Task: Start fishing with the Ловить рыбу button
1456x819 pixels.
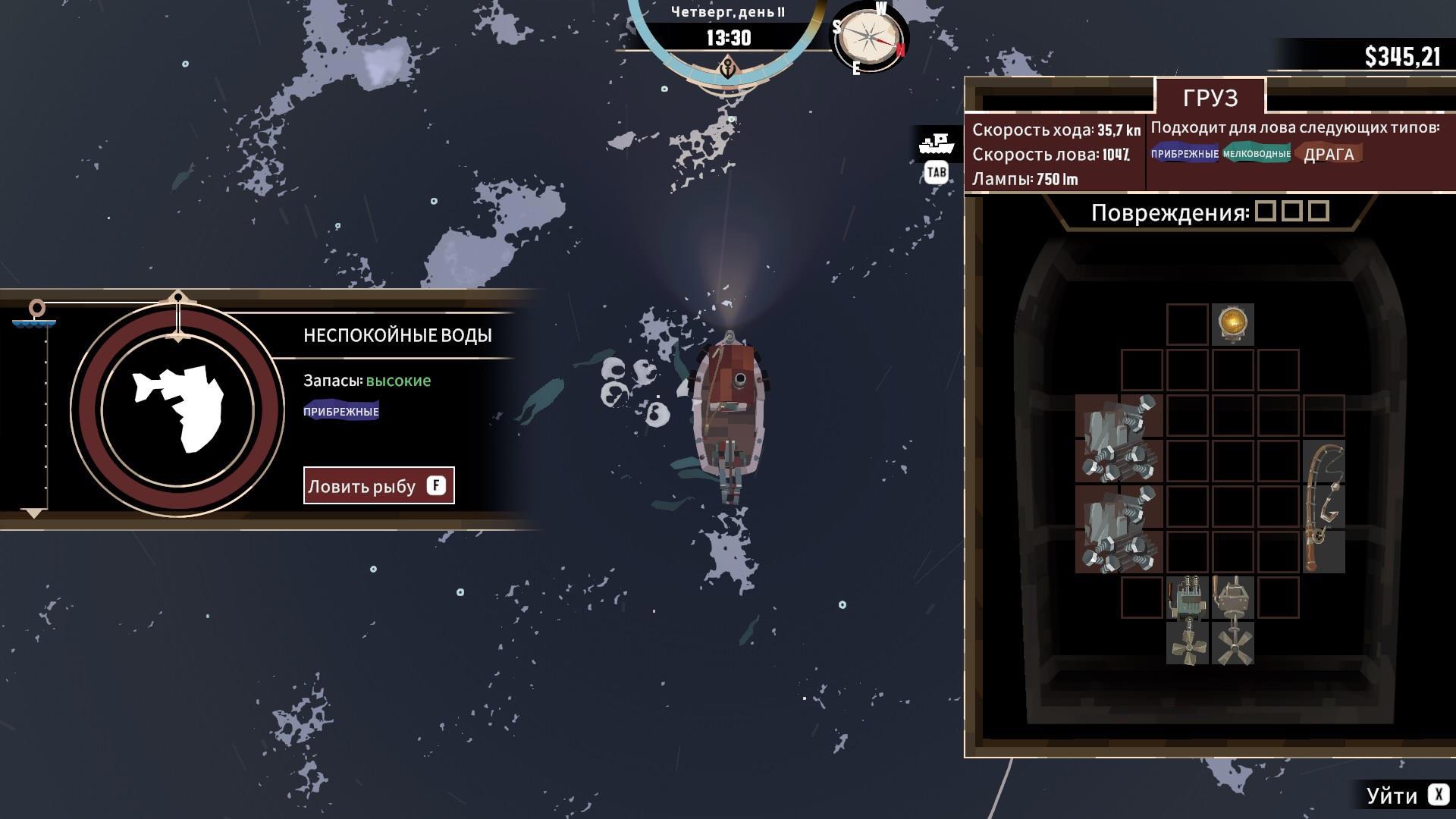Action: [x=378, y=485]
